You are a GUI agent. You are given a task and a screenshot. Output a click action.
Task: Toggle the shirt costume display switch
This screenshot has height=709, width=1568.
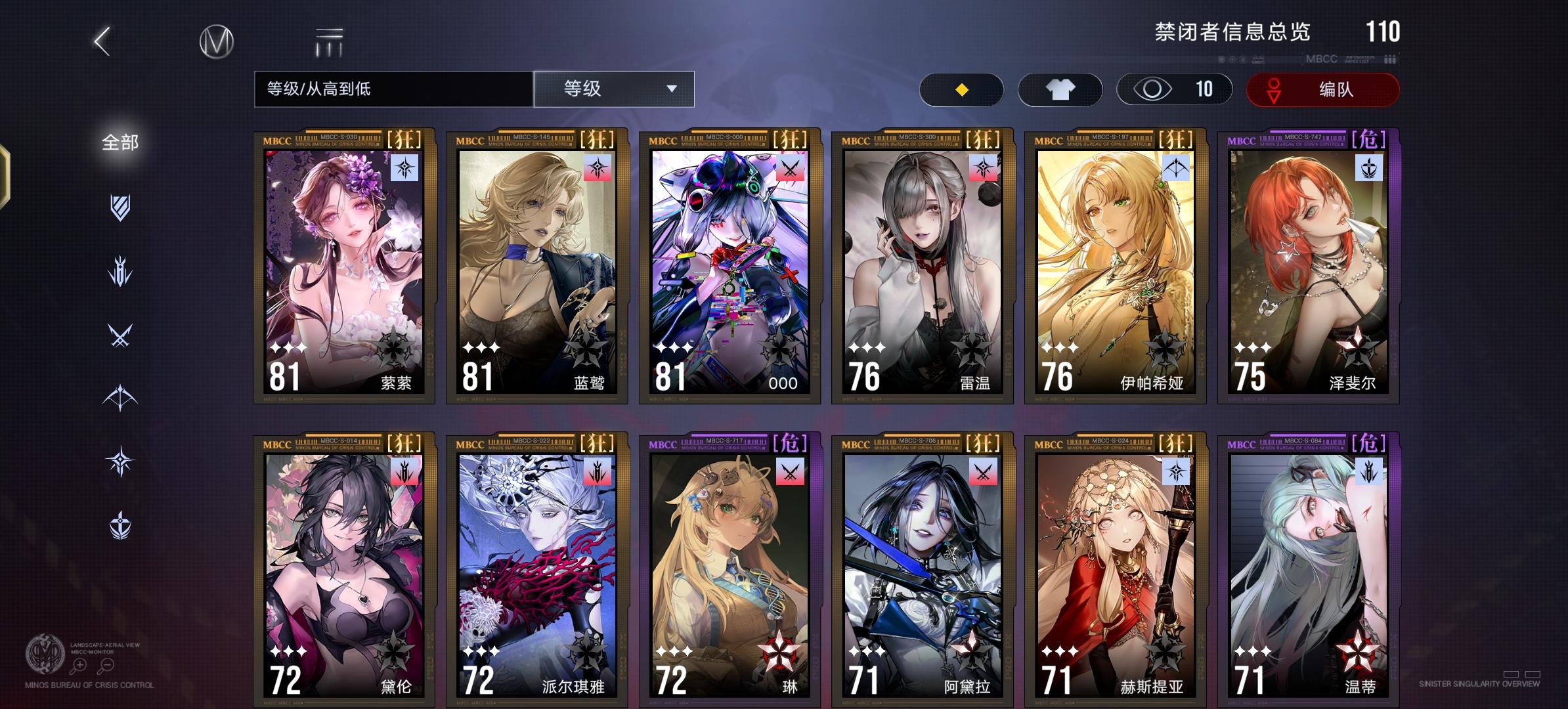click(x=1060, y=89)
